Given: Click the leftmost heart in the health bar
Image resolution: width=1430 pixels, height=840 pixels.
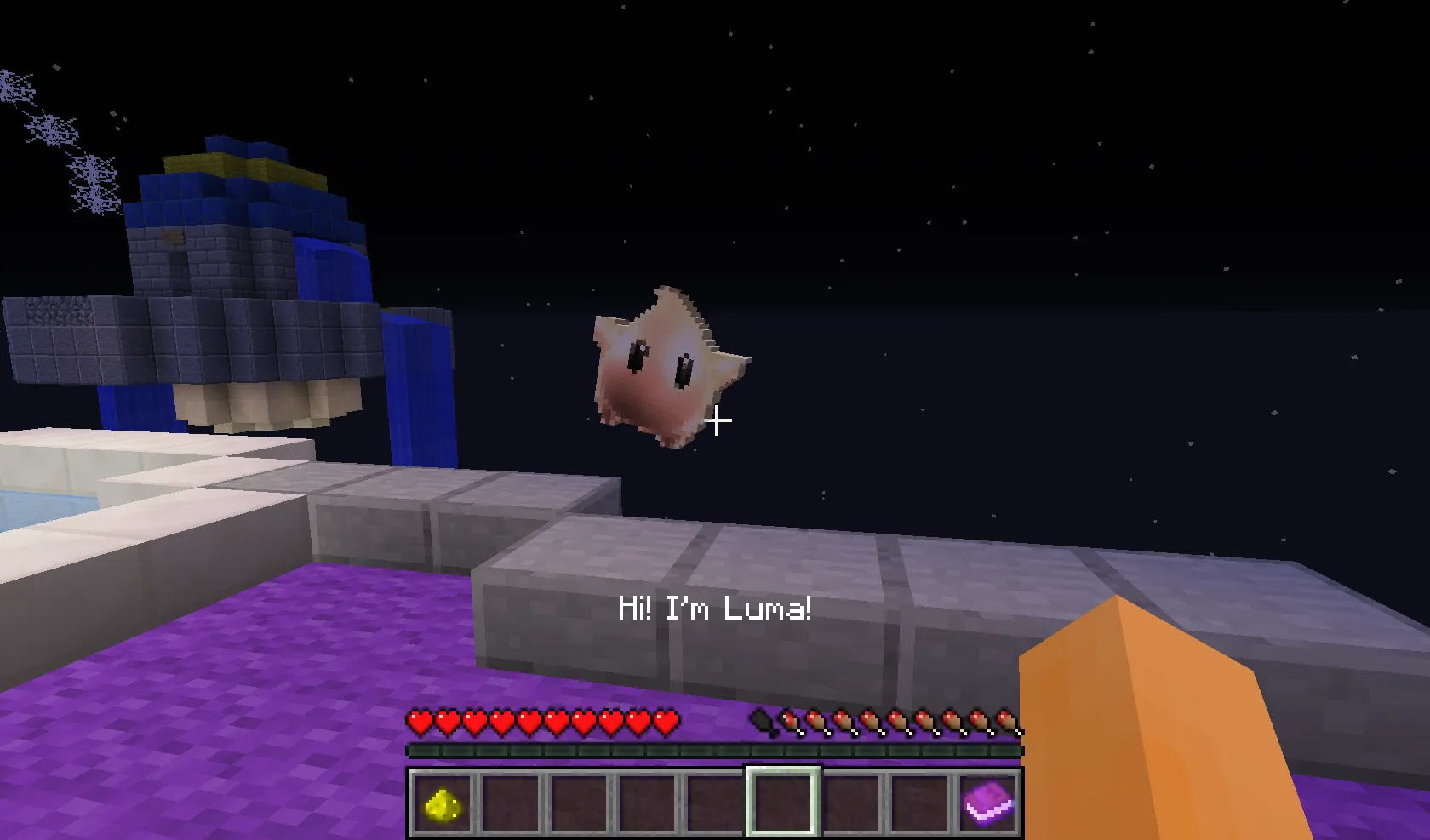Looking at the screenshot, I should click(418, 722).
